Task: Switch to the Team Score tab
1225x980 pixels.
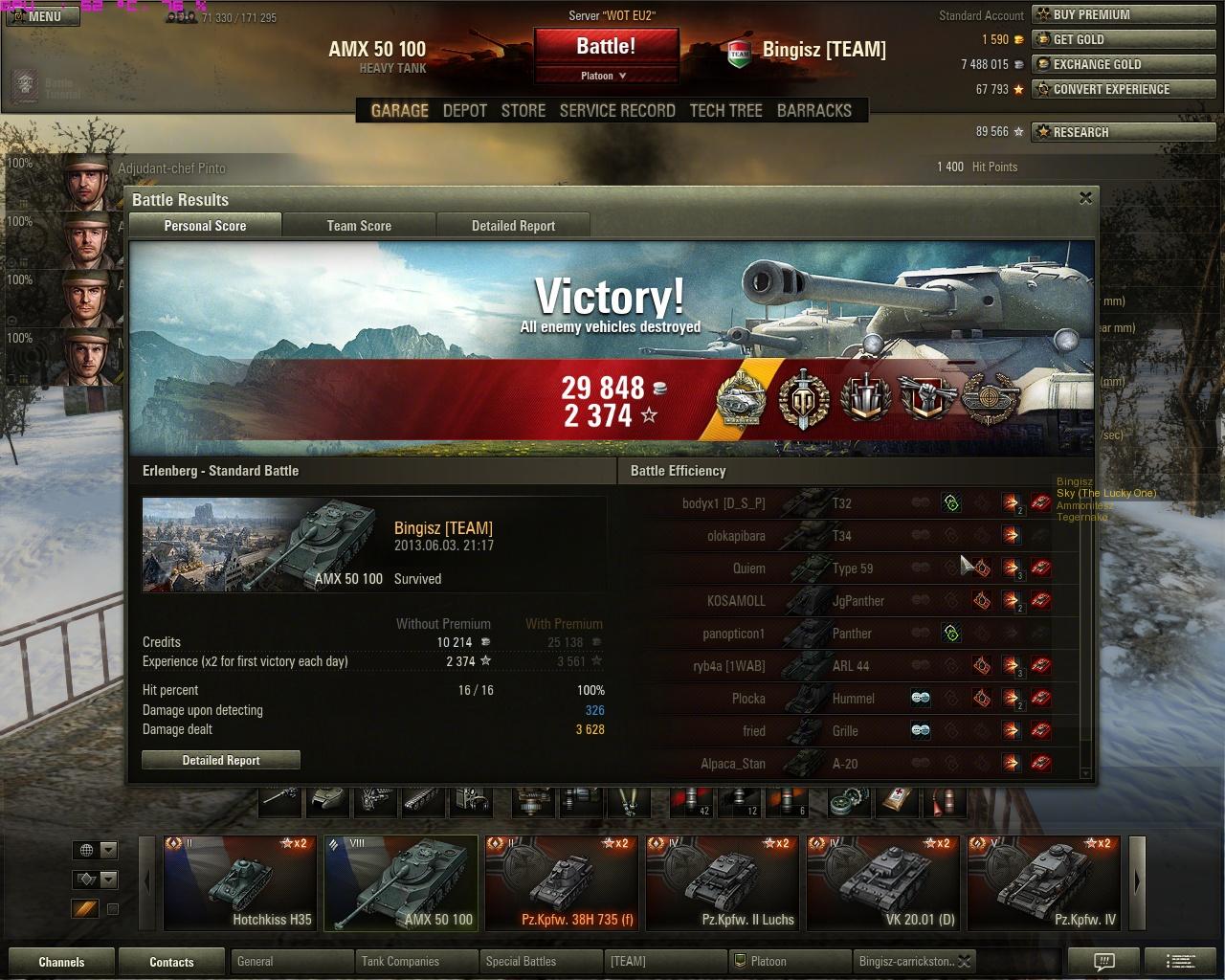Action: tap(359, 226)
